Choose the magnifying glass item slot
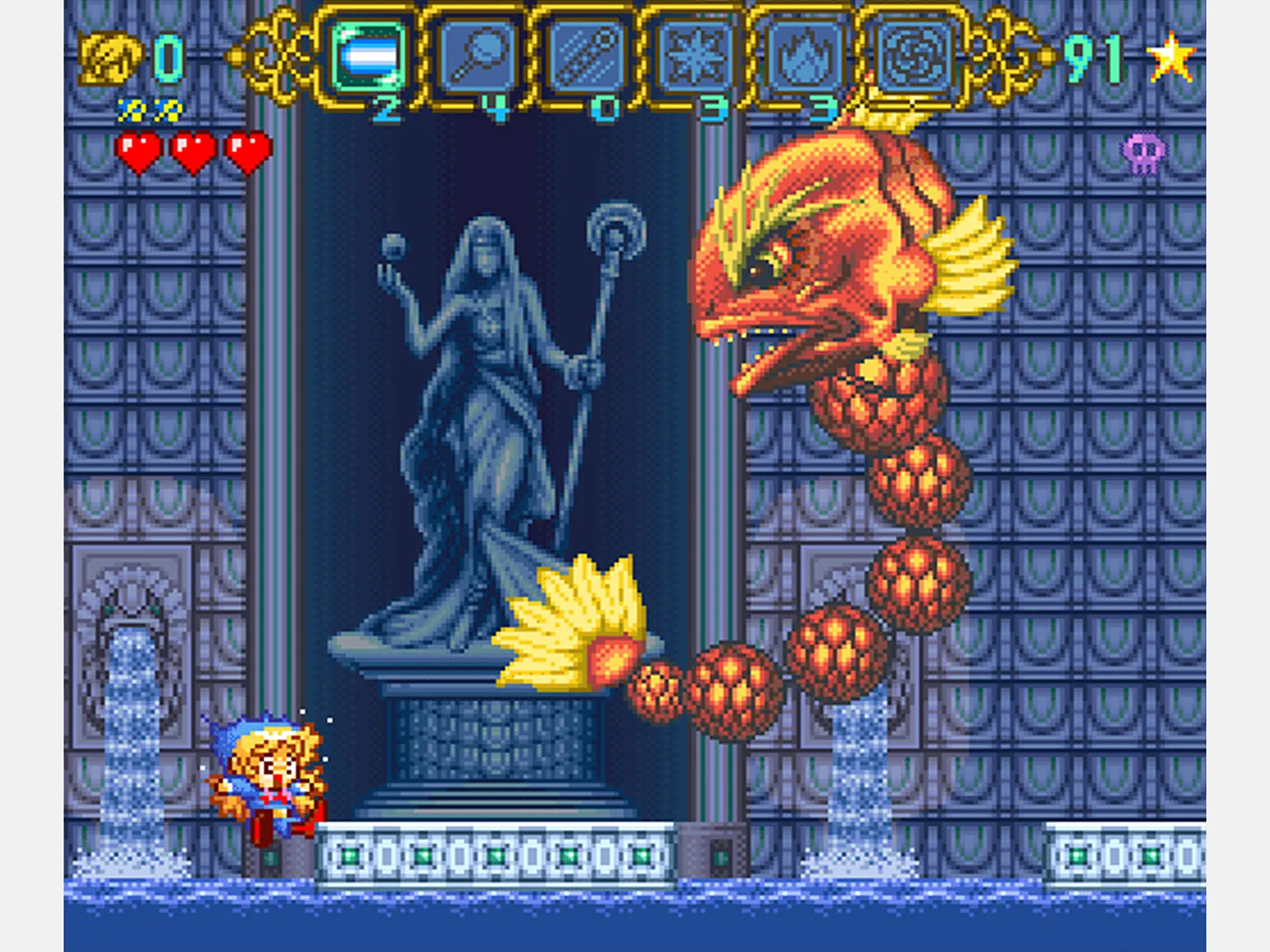This screenshot has width=1270, height=952. click(x=478, y=56)
